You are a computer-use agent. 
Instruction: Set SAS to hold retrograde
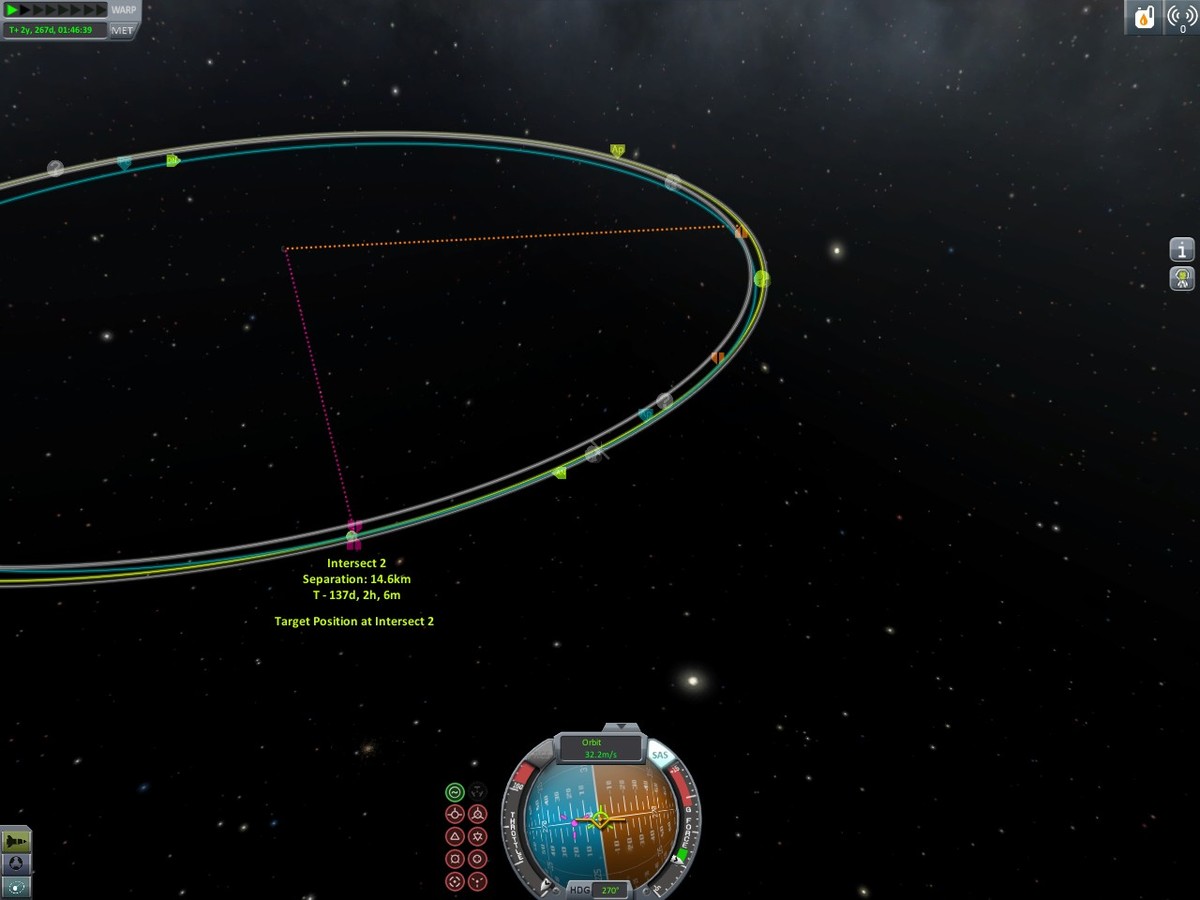pyautogui.click(x=478, y=814)
